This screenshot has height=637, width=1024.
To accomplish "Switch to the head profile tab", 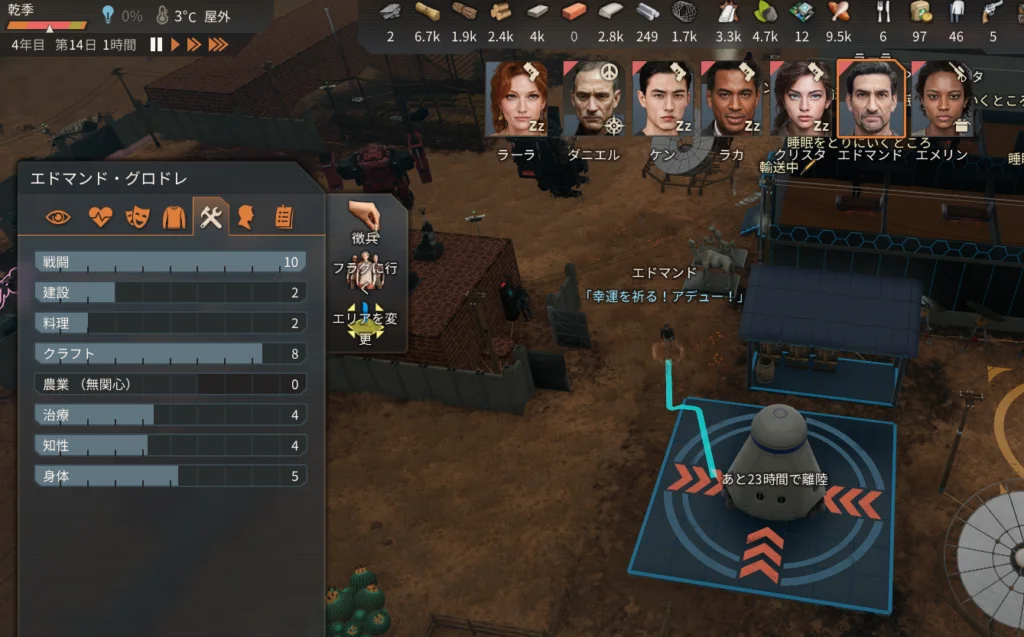I will (246, 216).
